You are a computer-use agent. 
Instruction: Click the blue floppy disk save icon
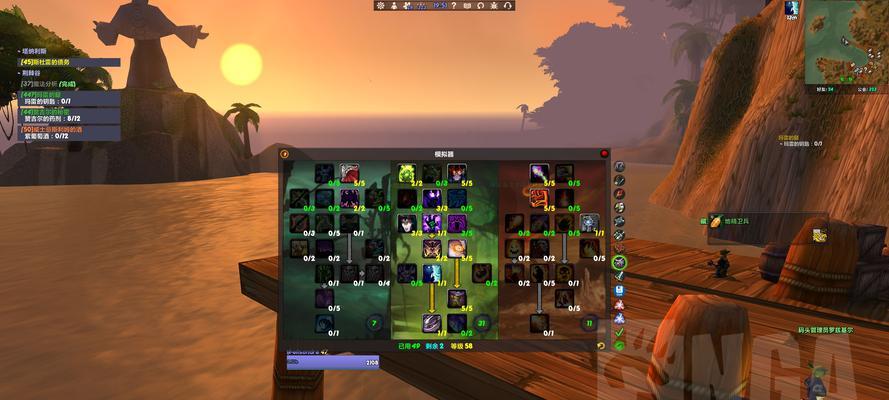point(620,290)
